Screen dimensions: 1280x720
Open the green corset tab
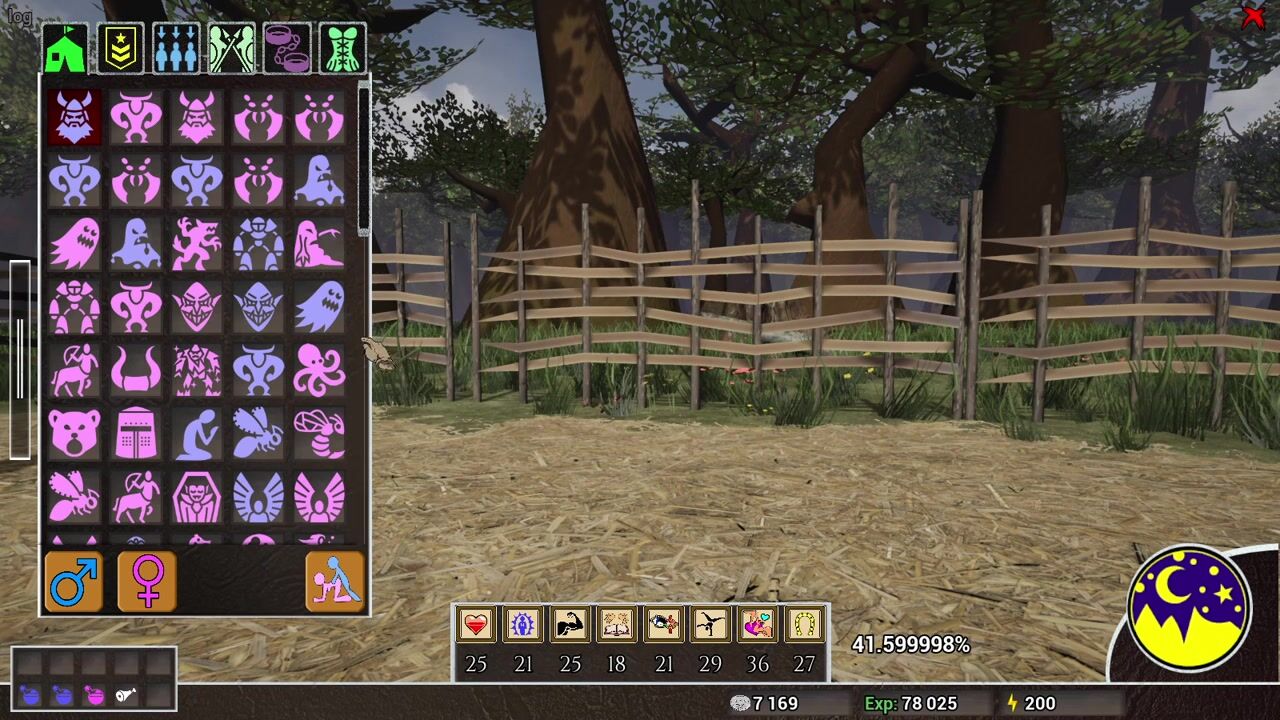coord(343,49)
